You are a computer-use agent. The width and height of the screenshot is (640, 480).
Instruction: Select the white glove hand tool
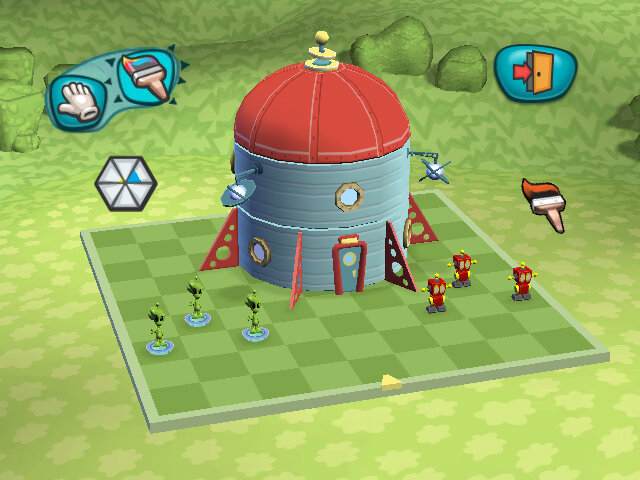coord(80,99)
